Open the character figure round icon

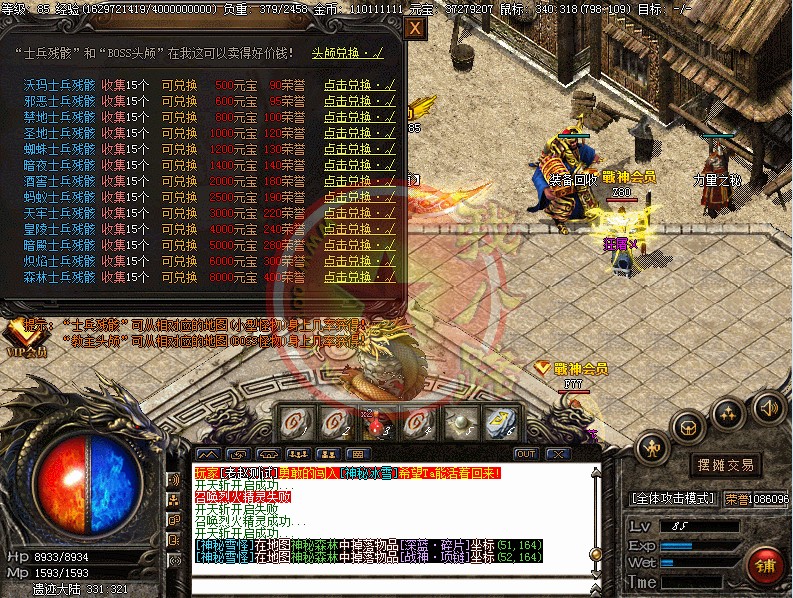pyautogui.click(x=653, y=447)
